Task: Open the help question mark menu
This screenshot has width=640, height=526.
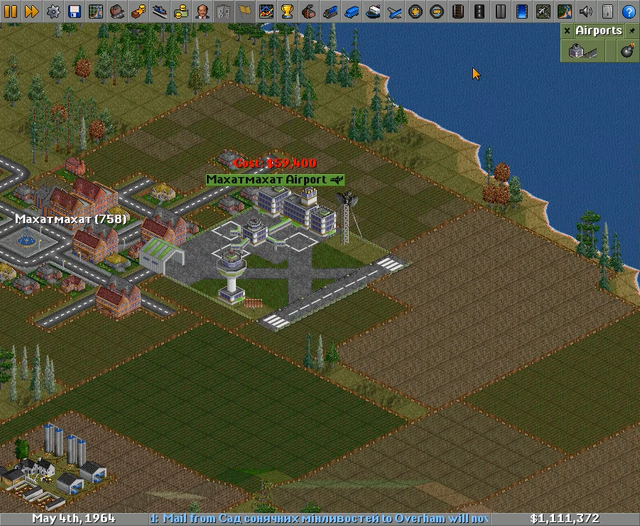Action: pos(628,11)
